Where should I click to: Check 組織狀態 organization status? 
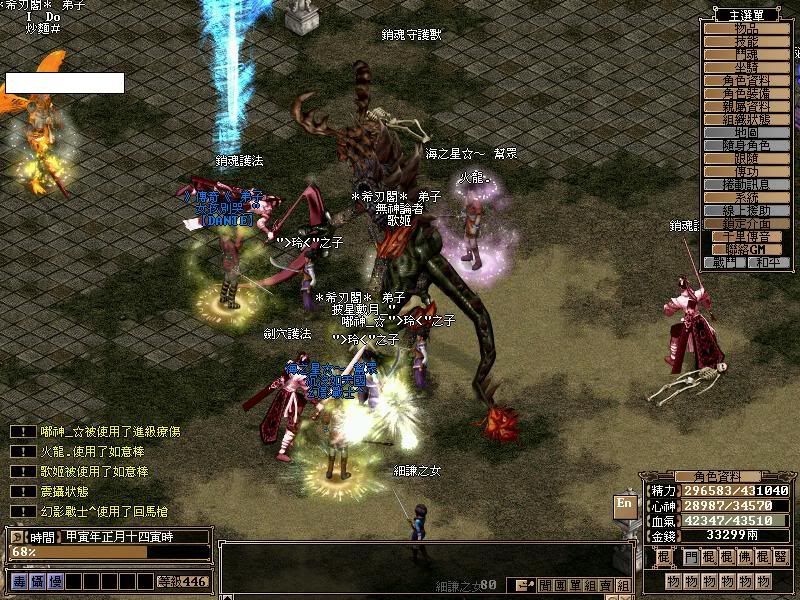tap(746, 120)
